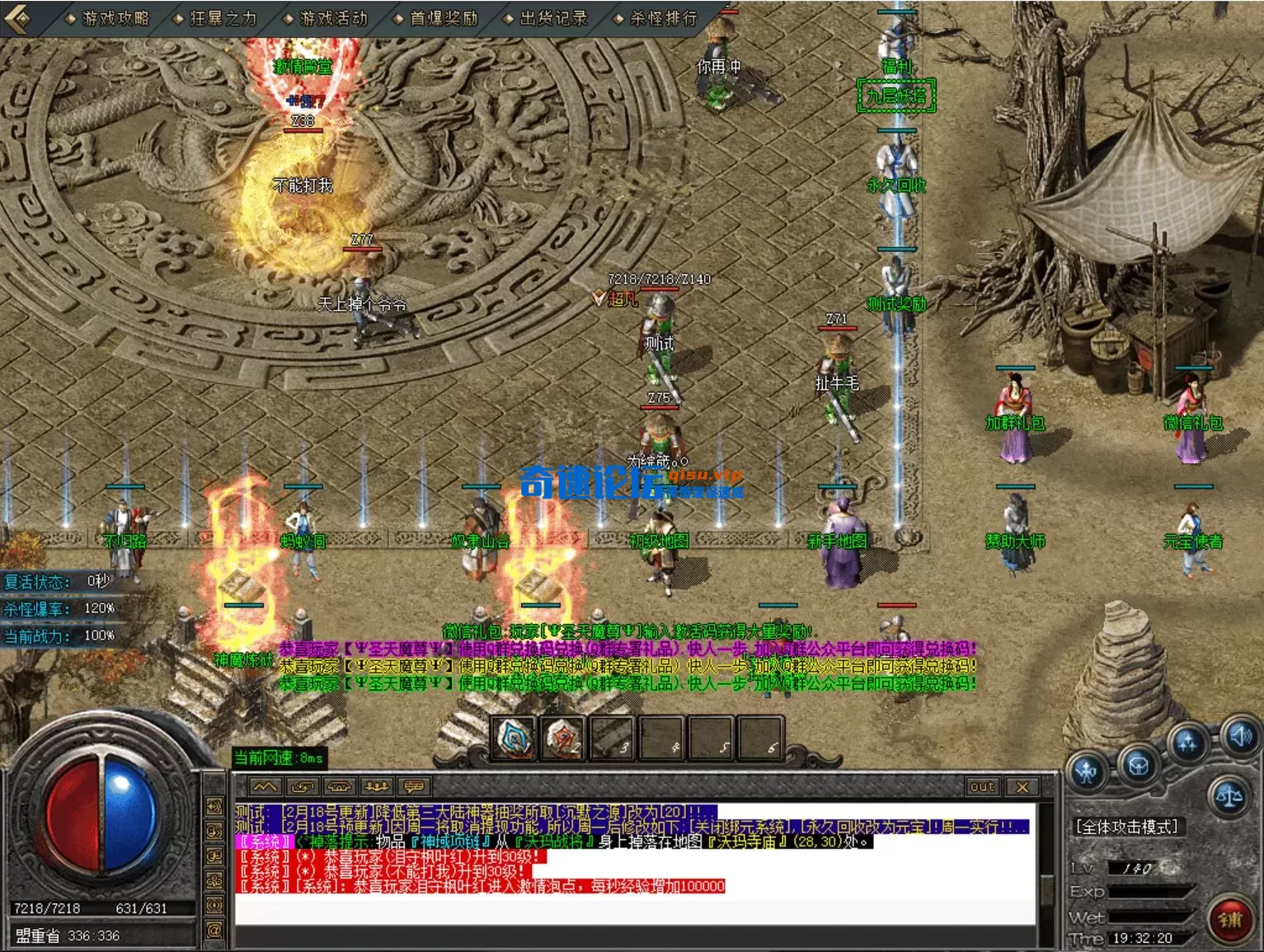The height and width of the screenshot is (952, 1264).
Task: Open the skills sparkle icon button
Action: pyautogui.click(x=1188, y=743)
